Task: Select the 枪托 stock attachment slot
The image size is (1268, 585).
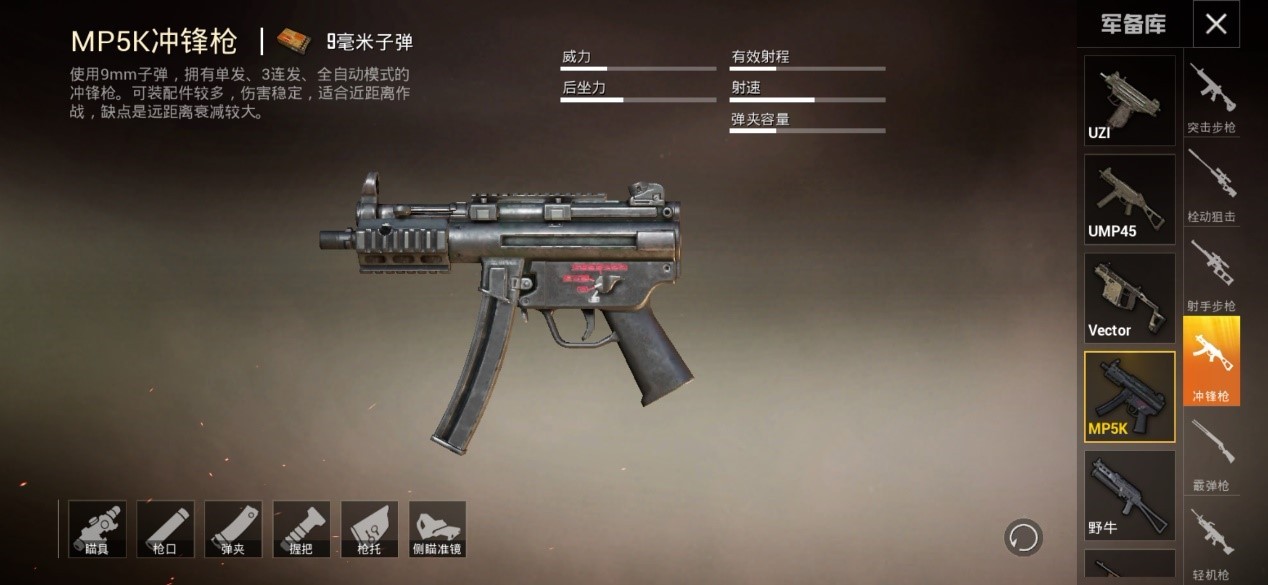Action: coord(369,529)
